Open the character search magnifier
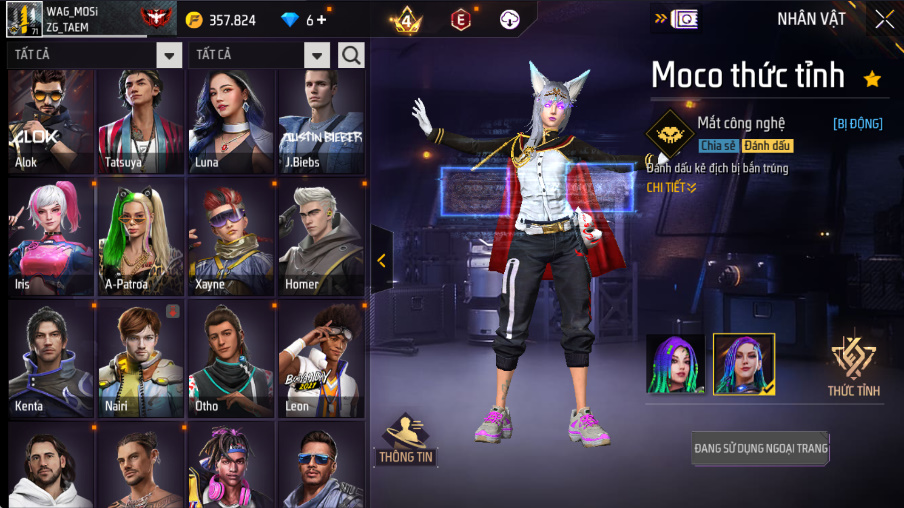 (x=351, y=55)
